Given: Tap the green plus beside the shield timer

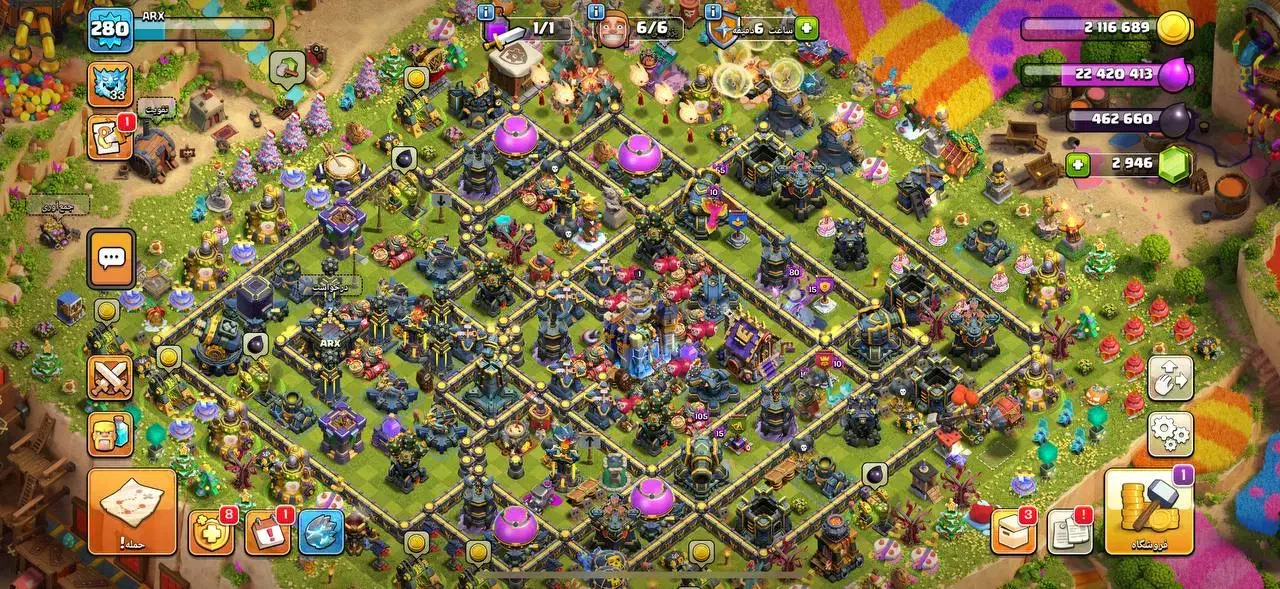Looking at the screenshot, I should click(806, 28).
